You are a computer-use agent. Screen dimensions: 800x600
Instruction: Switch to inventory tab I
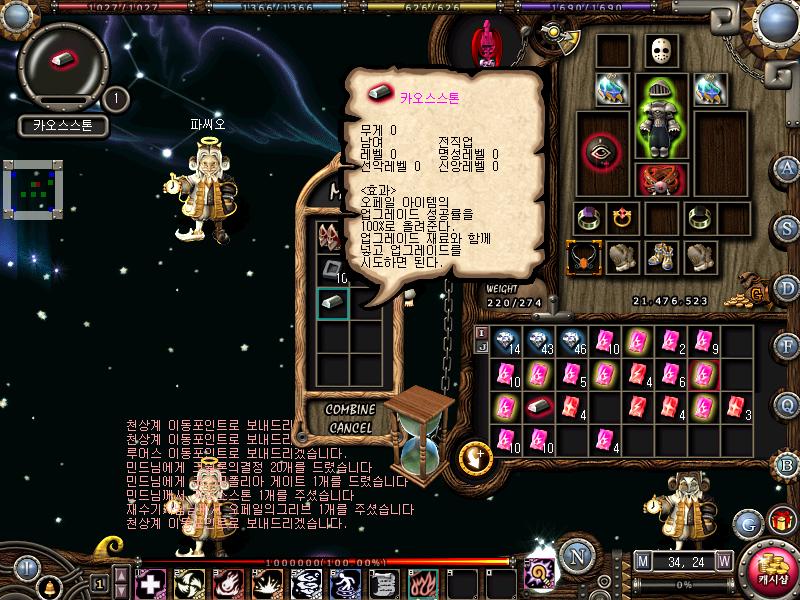click(481, 332)
